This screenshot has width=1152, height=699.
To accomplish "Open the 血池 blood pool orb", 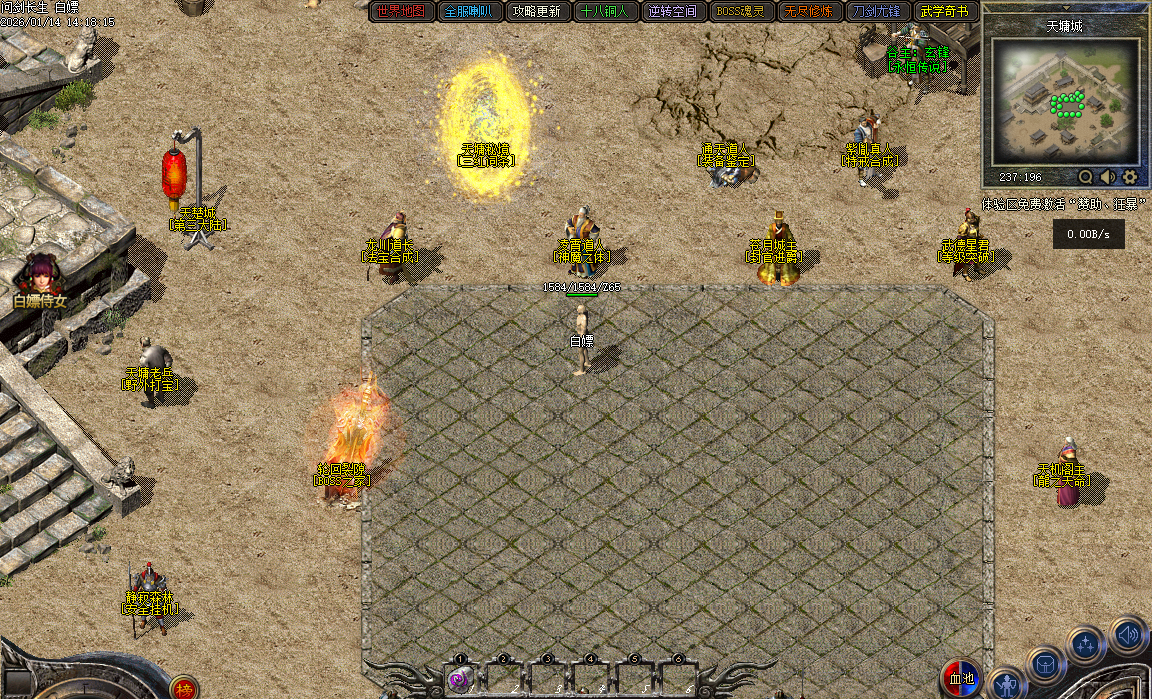I will coord(961,678).
